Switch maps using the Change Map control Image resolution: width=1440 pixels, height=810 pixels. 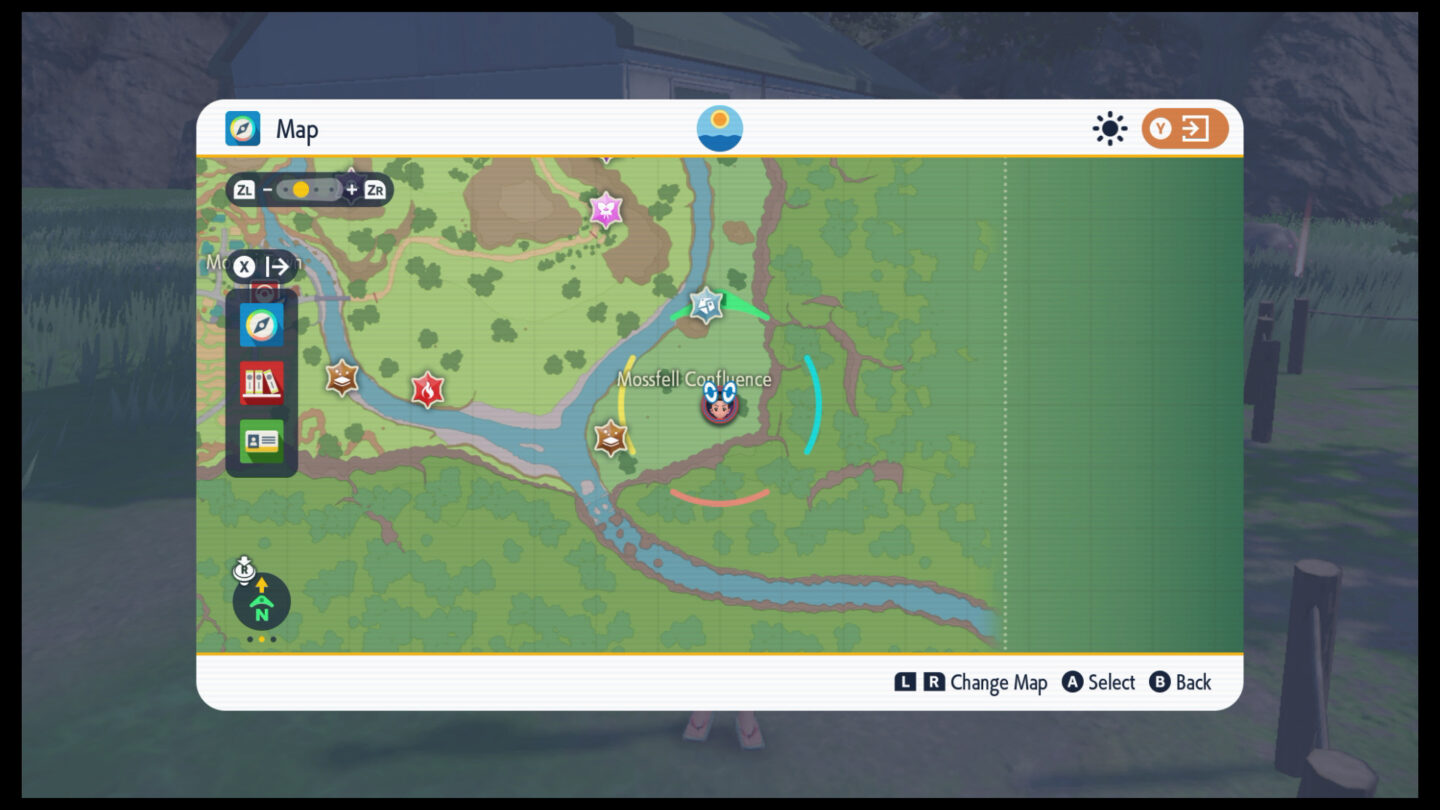coord(971,682)
